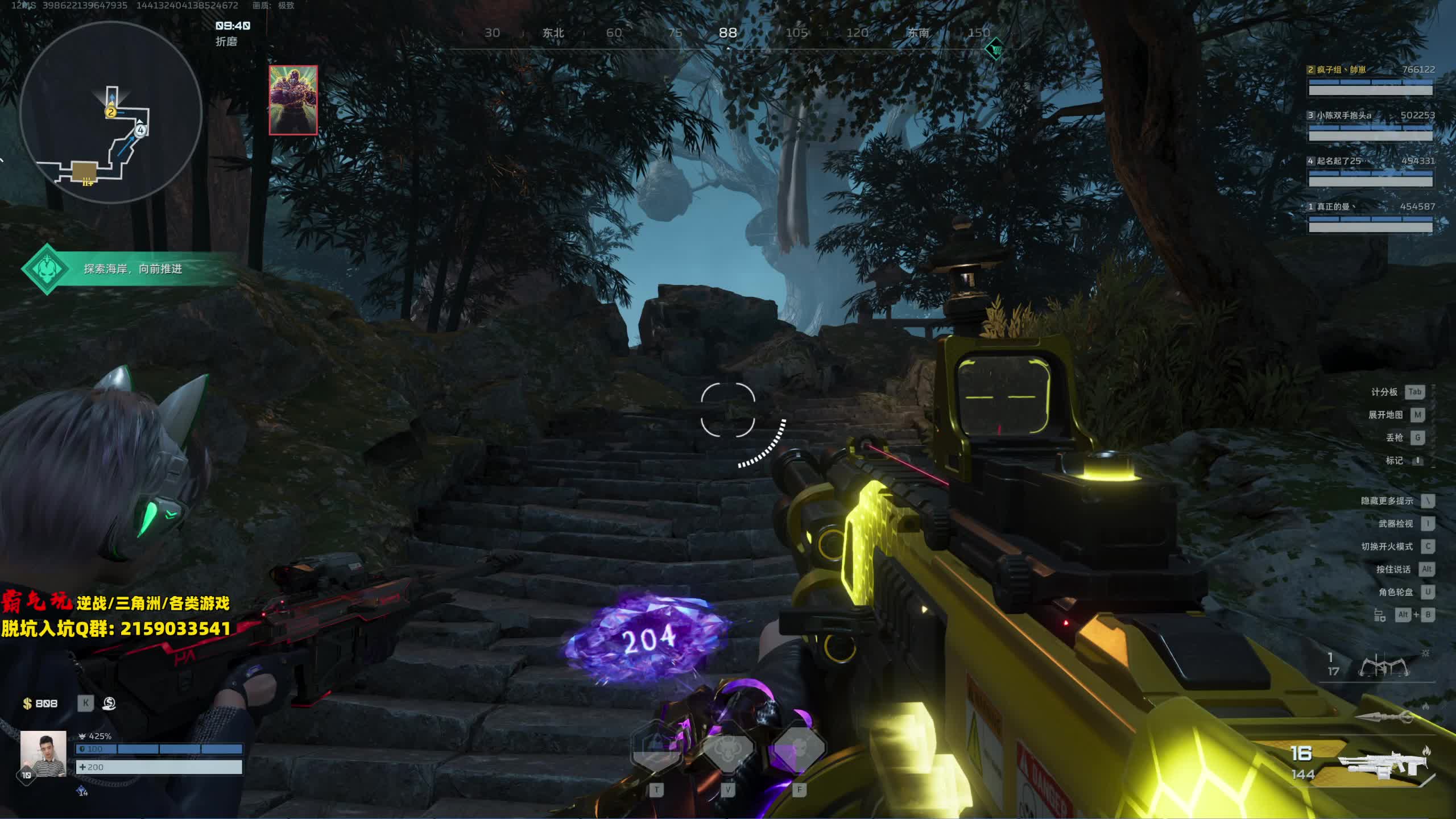1456x819 pixels.
Task: Click the coin-in-hand give money icon
Action: (109, 704)
